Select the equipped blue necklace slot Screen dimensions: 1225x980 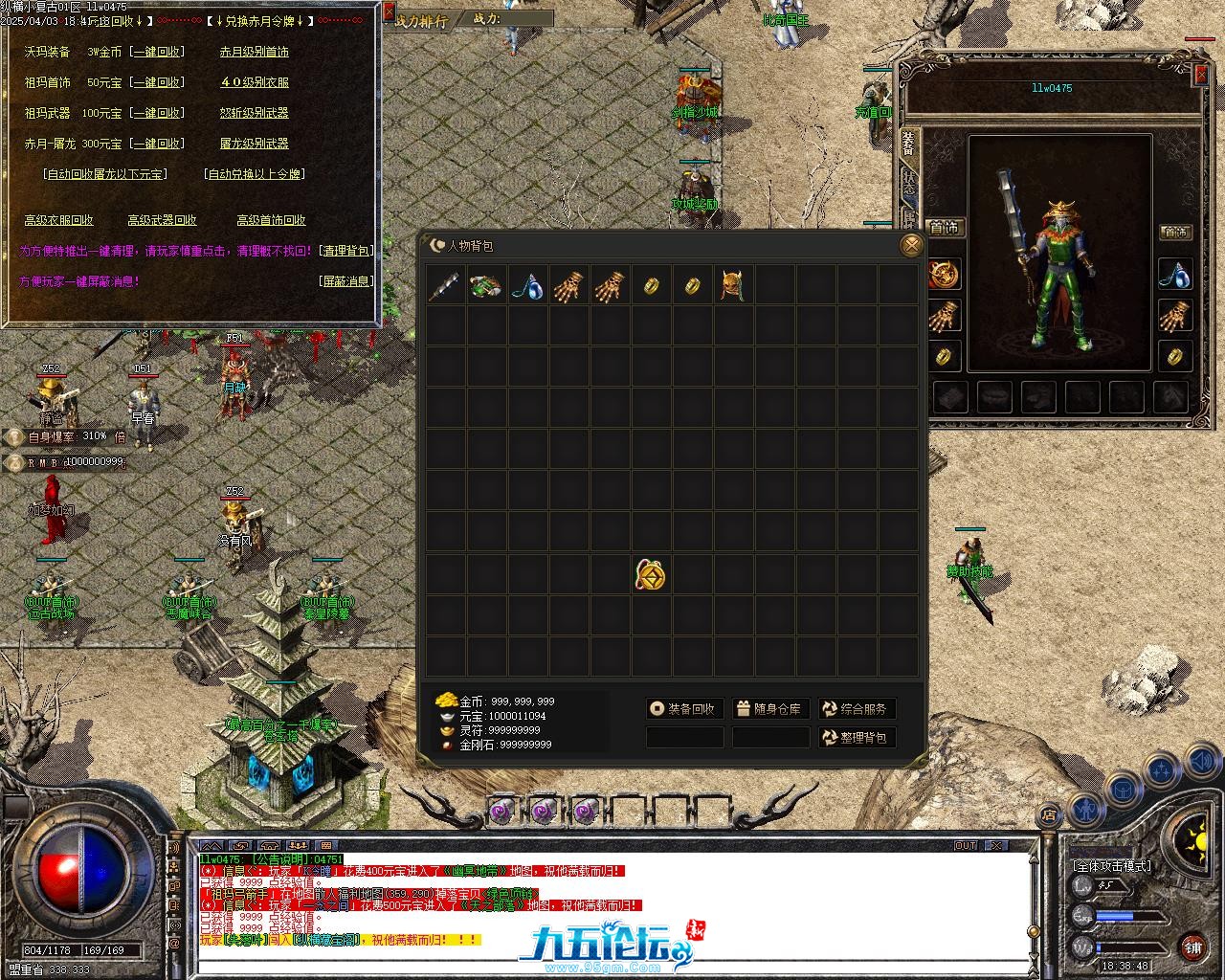[1175, 275]
